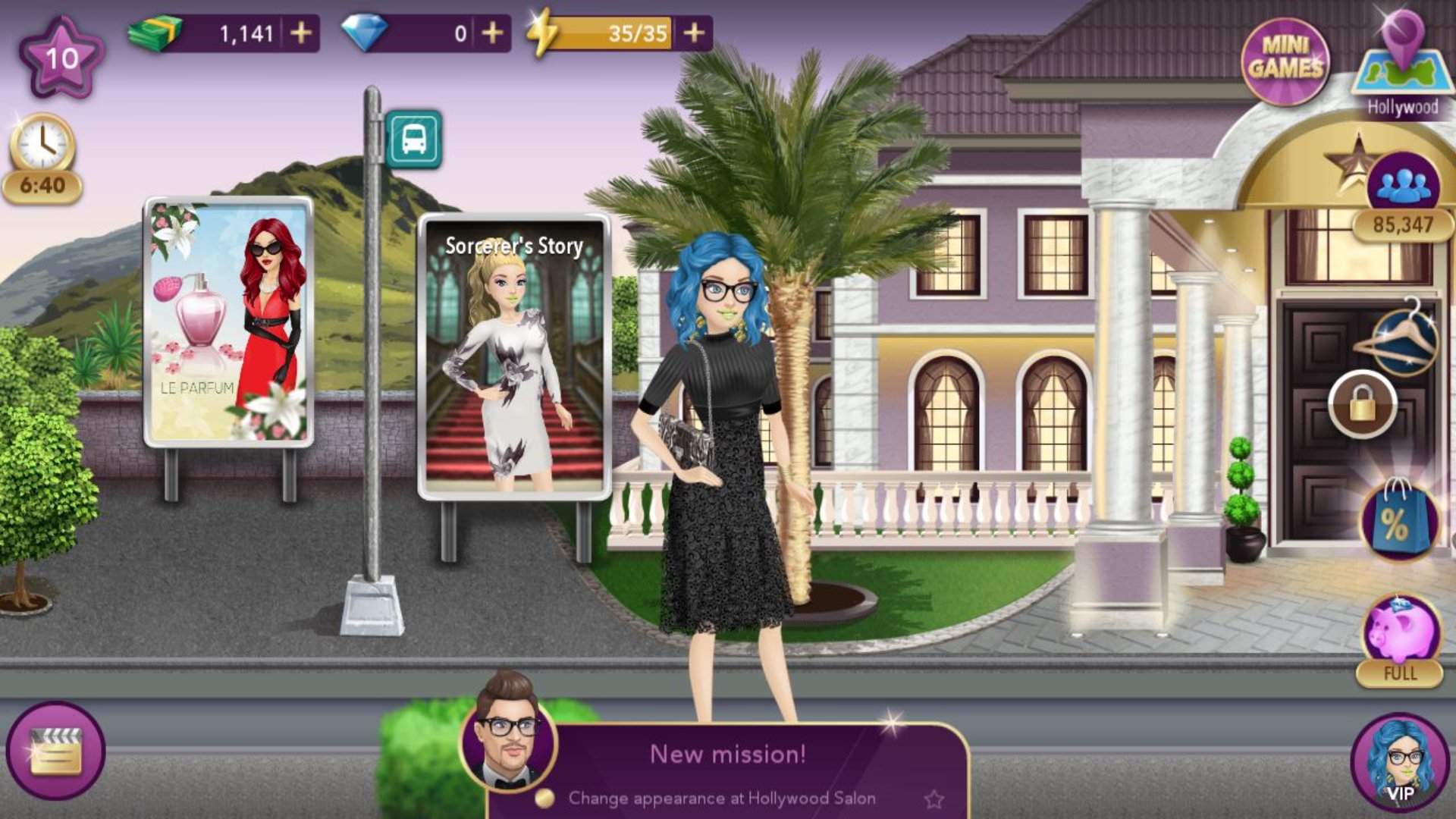The height and width of the screenshot is (819, 1456).
Task: Open the fans count icon
Action: [x=1403, y=186]
